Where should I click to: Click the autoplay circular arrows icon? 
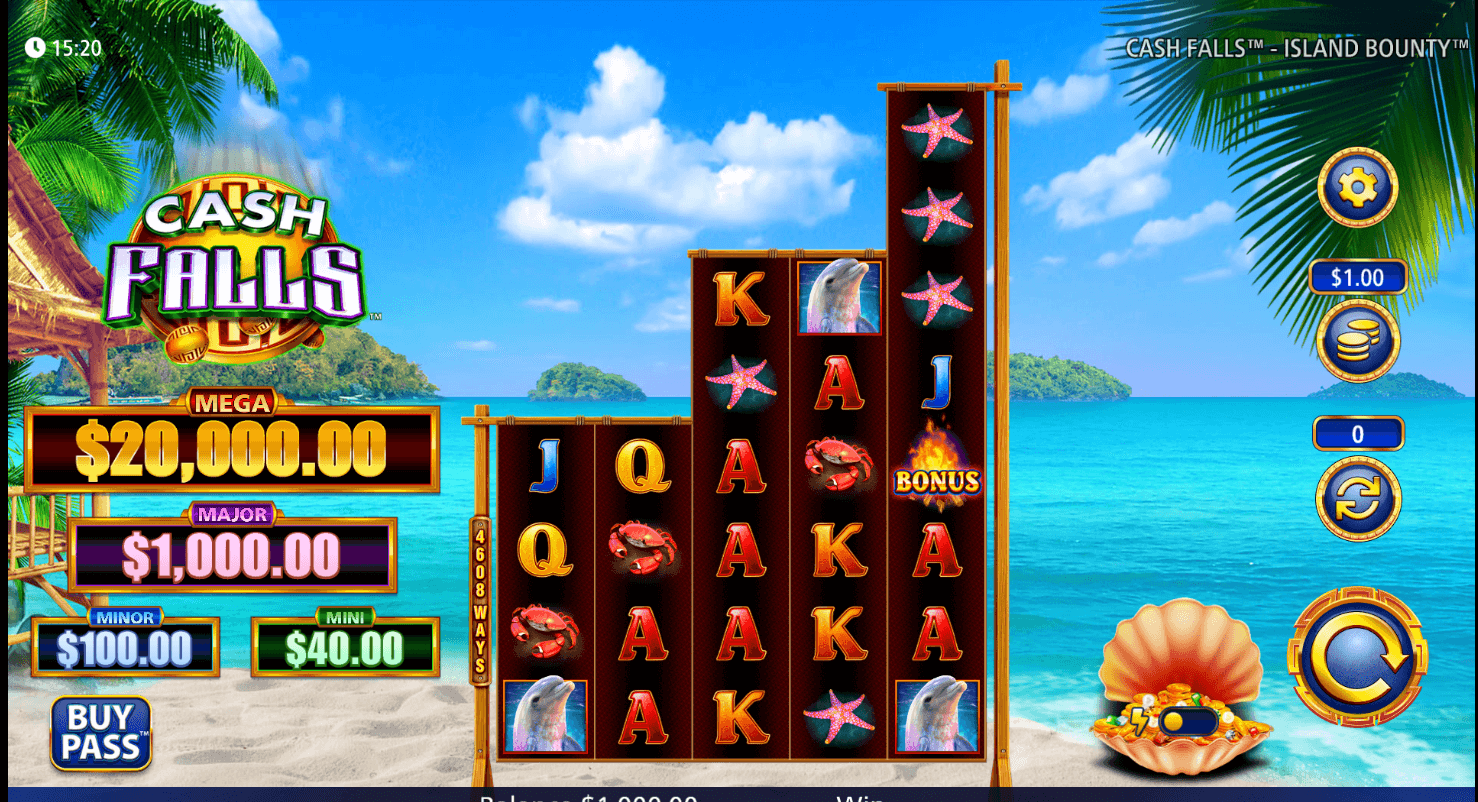point(1358,500)
